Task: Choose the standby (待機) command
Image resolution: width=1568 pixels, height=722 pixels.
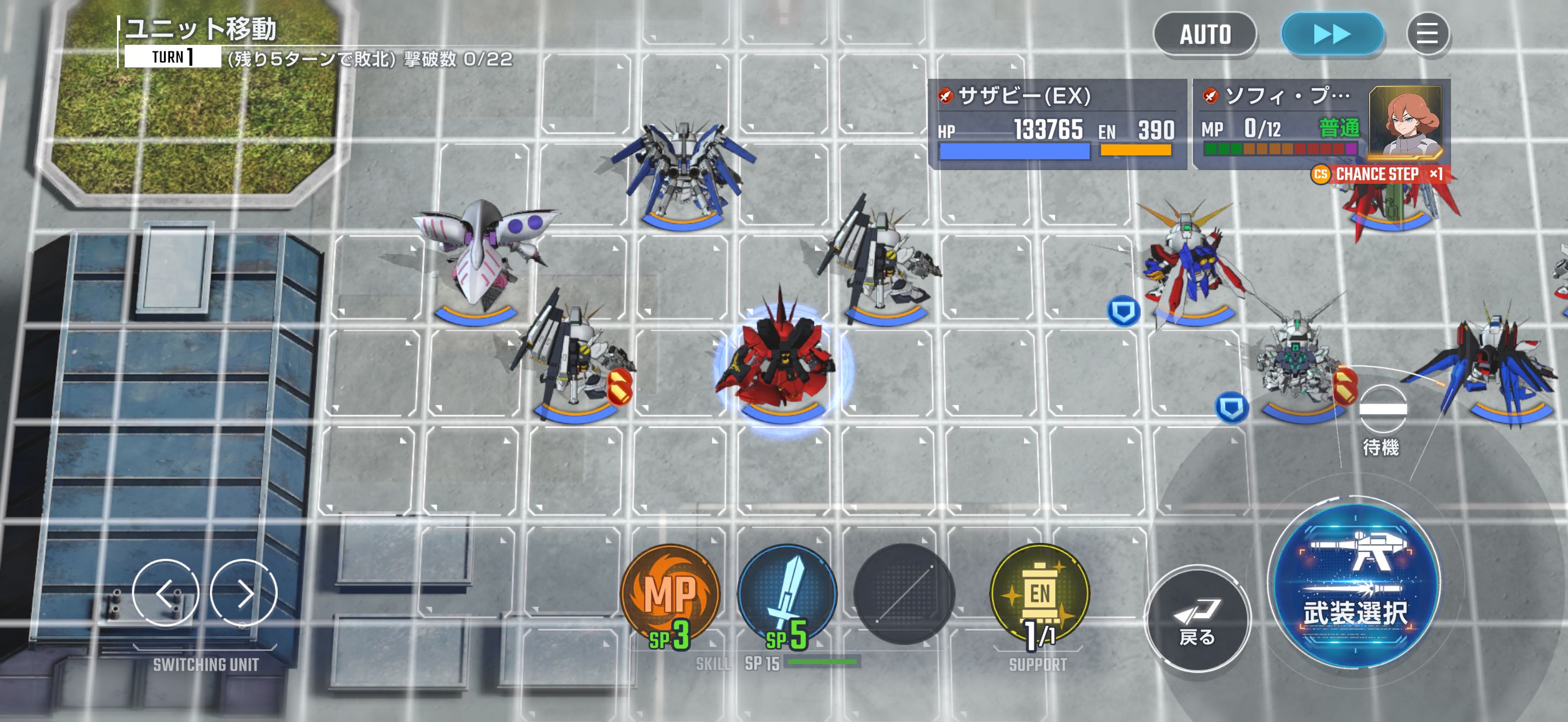Action: coord(1382,420)
